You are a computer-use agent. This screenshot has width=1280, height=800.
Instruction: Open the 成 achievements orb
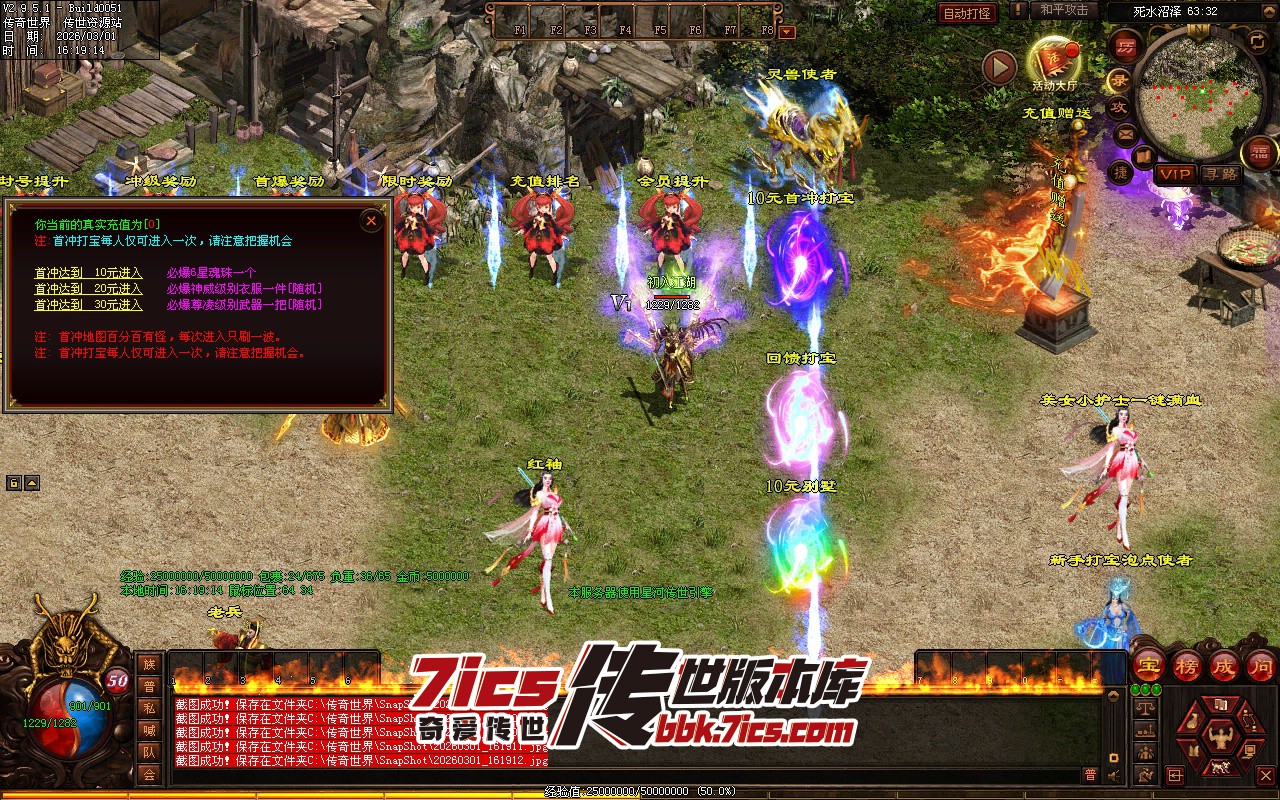[x=1224, y=666]
